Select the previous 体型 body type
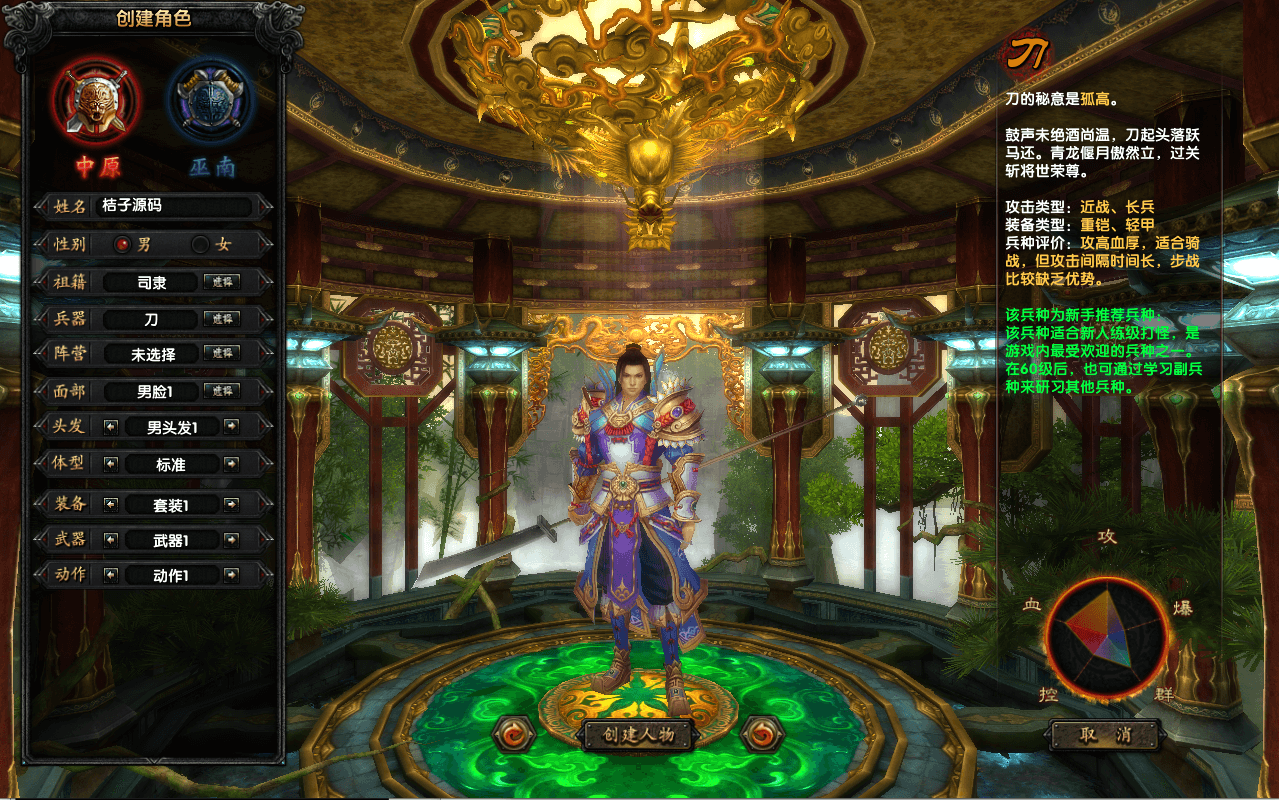Screen dimensions: 1279x800 click(x=110, y=464)
